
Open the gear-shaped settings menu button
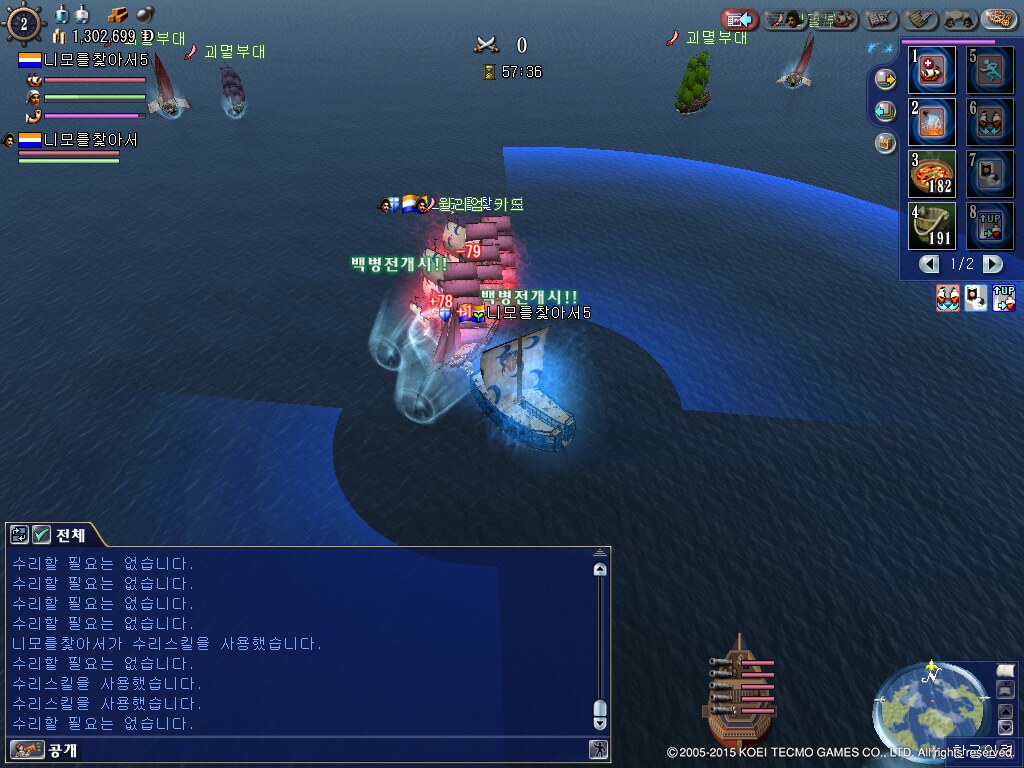click(x=999, y=19)
